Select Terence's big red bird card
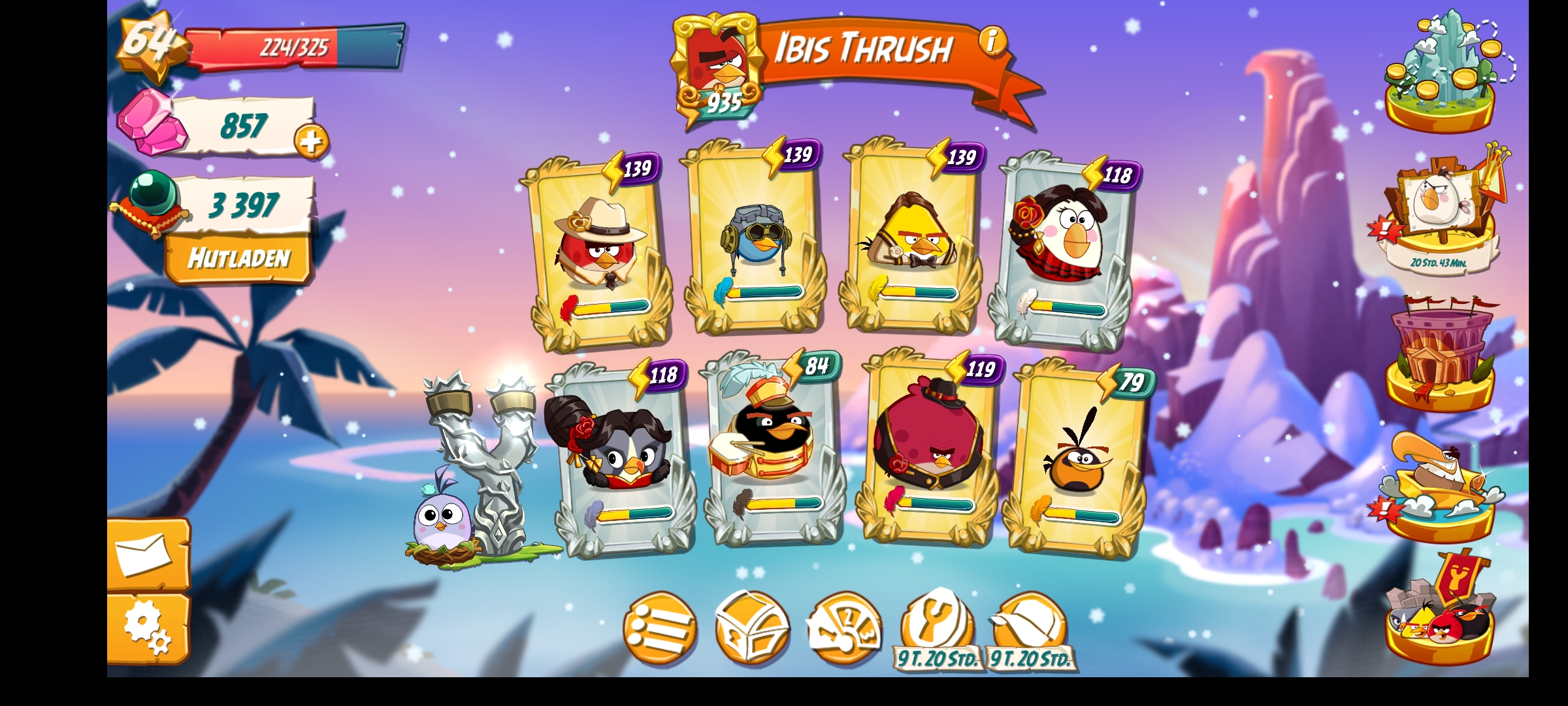 pyautogui.click(x=931, y=448)
